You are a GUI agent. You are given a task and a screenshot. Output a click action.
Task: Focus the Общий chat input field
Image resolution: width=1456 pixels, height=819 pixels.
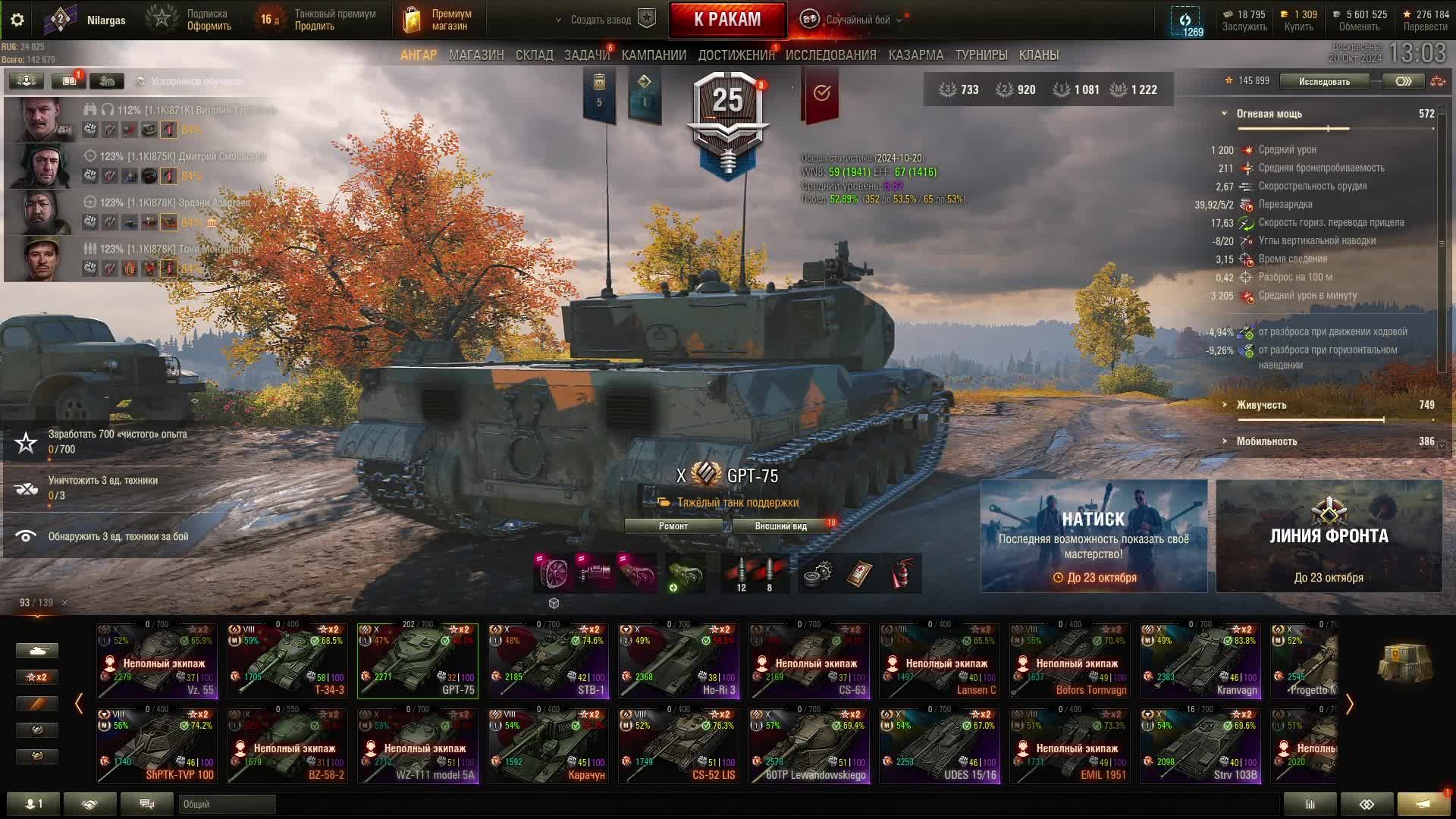click(227, 805)
